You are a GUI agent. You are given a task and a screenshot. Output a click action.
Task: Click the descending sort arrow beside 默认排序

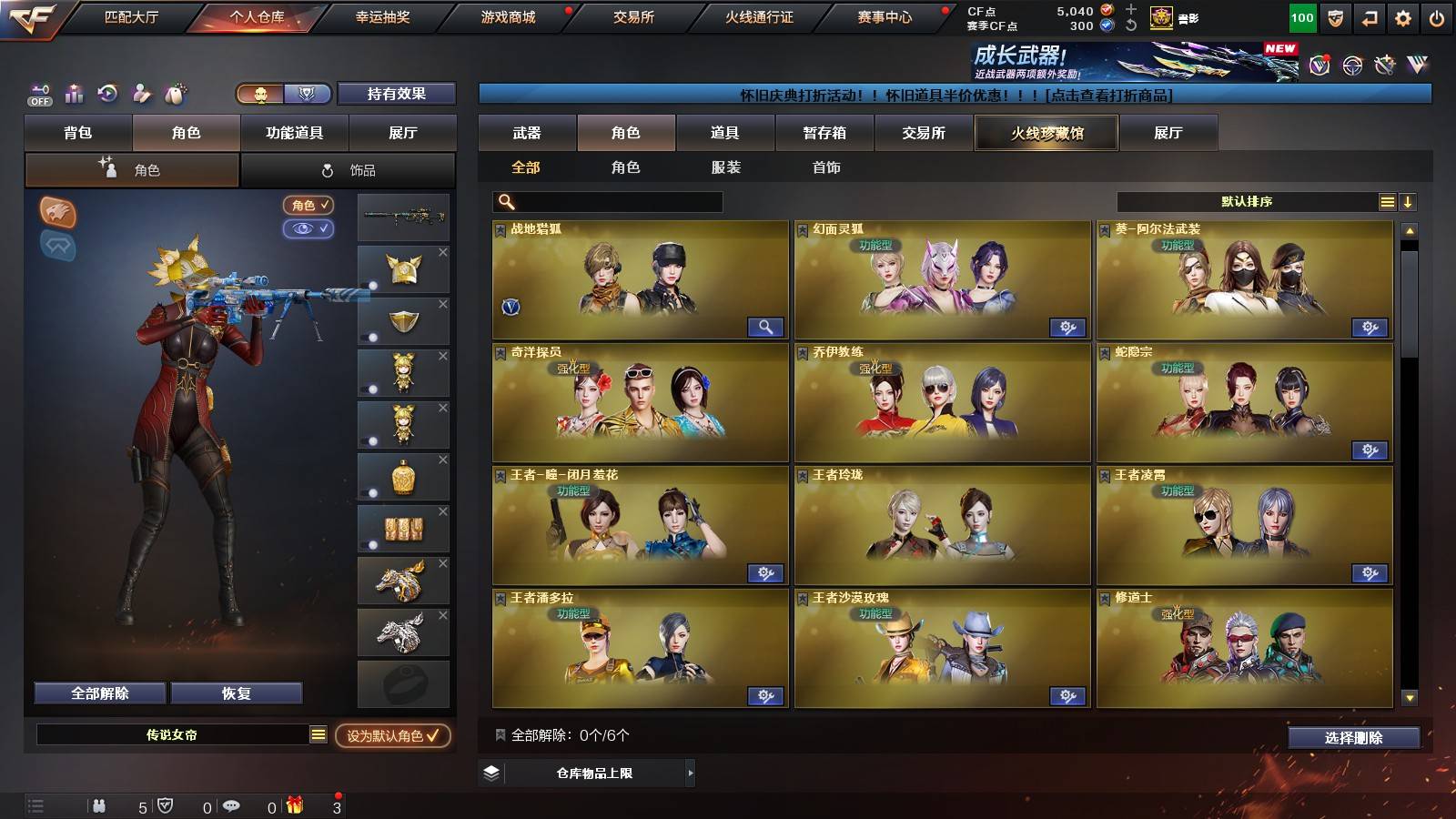click(1410, 201)
